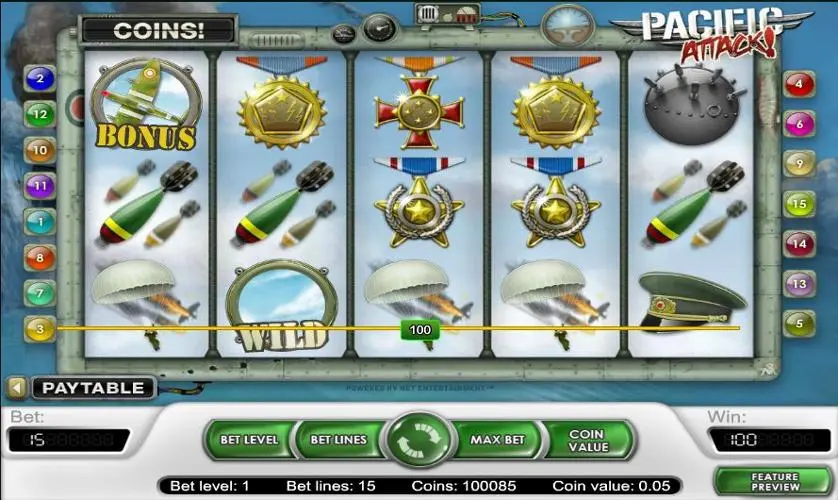Choose payline 8 orange marker
Image resolution: width=838 pixels, height=500 pixels.
[40, 257]
